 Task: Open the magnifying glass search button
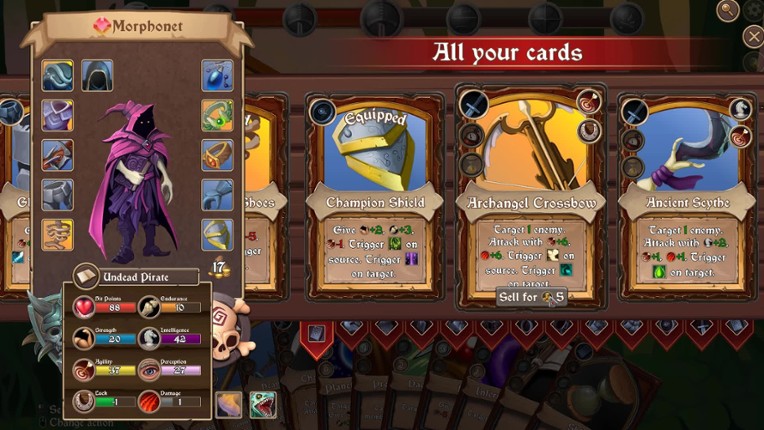(727, 10)
